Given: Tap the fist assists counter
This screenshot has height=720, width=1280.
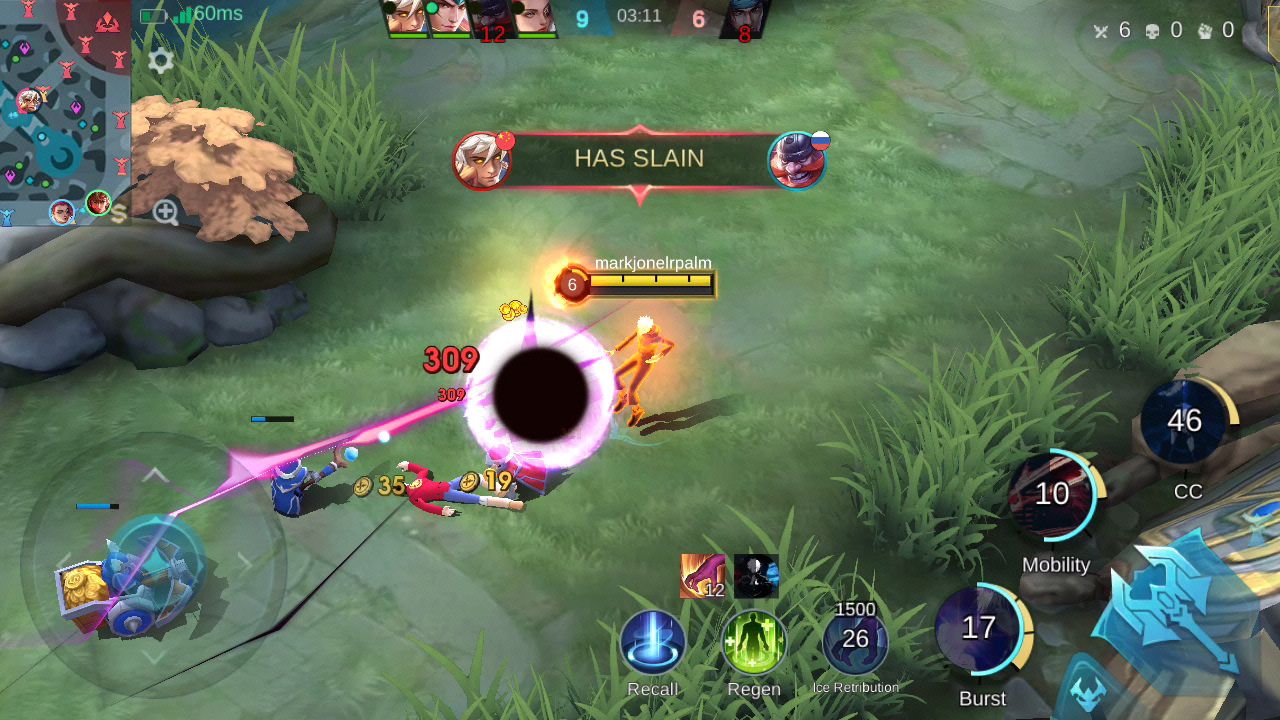Looking at the screenshot, I should pyautogui.click(x=1205, y=30).
